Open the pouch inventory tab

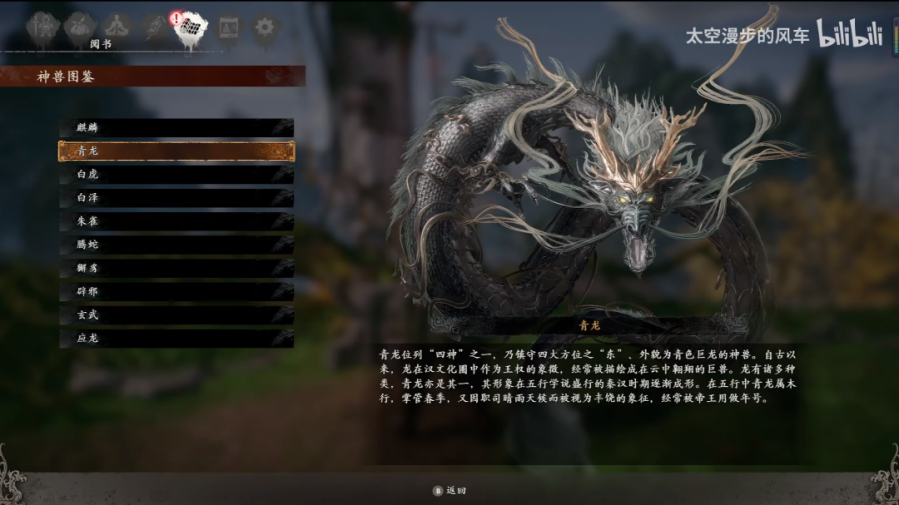[79, 26]
